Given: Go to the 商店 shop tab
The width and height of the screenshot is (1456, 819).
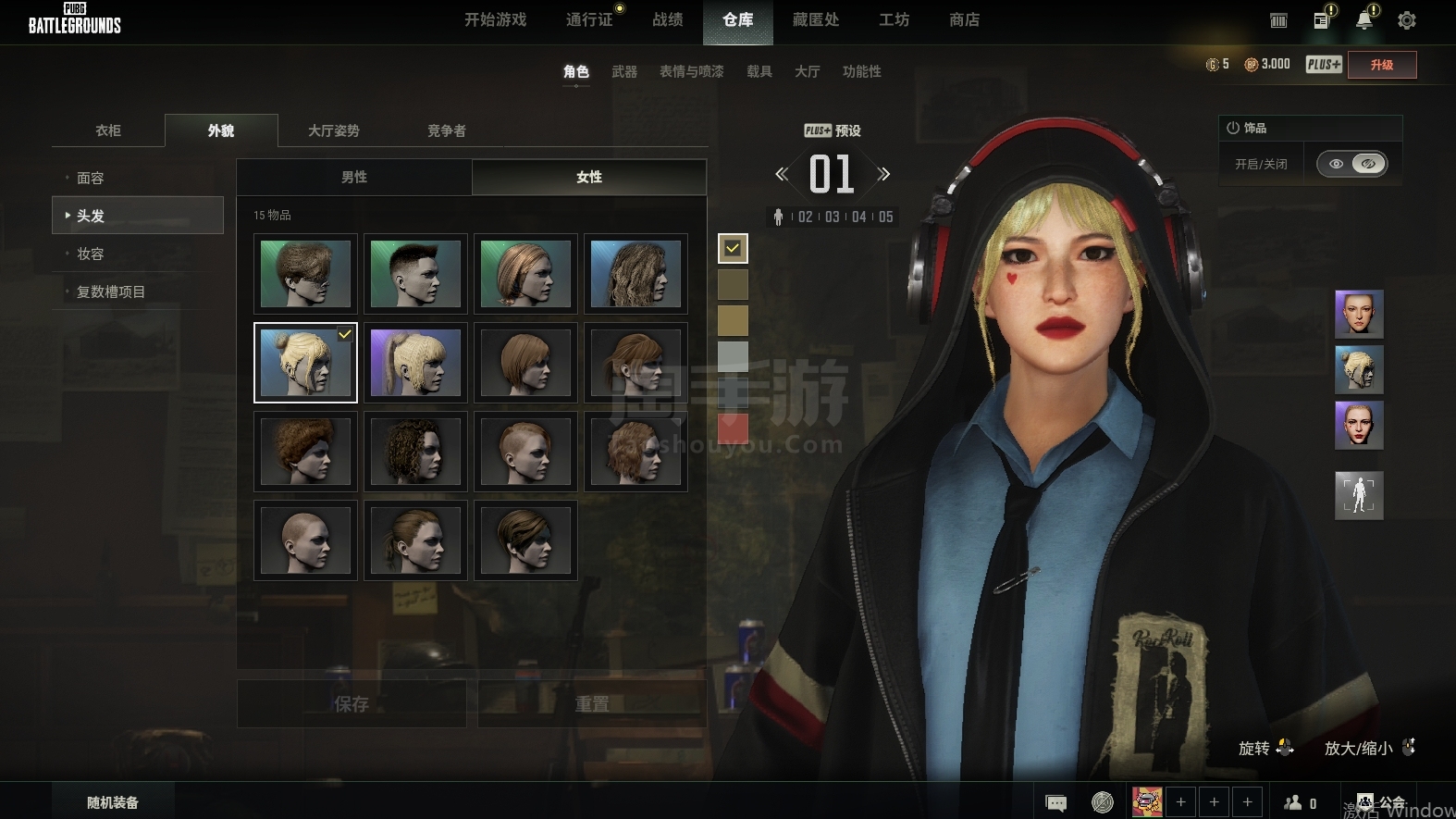Looking at the screenshot, I should [x=964, y=20].
